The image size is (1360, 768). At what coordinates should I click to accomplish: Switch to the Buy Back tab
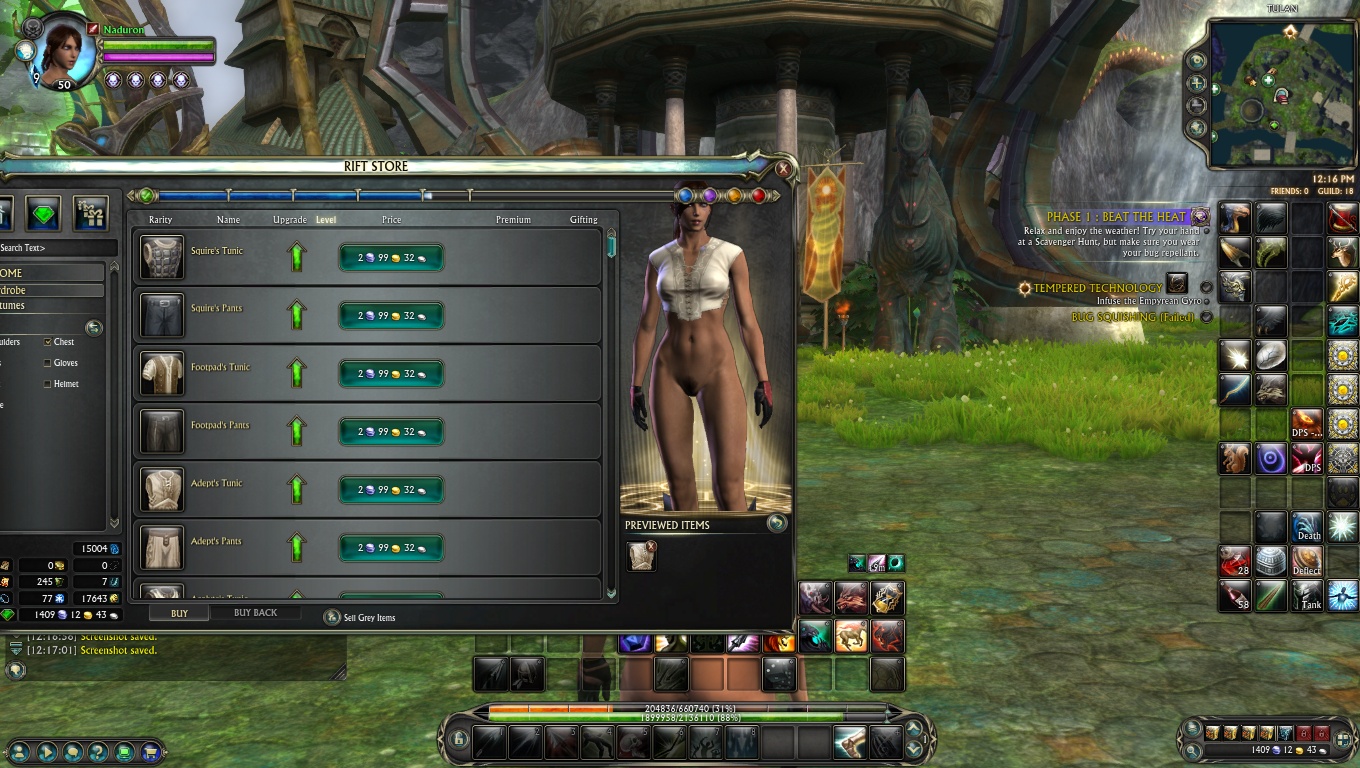(255, 613)
